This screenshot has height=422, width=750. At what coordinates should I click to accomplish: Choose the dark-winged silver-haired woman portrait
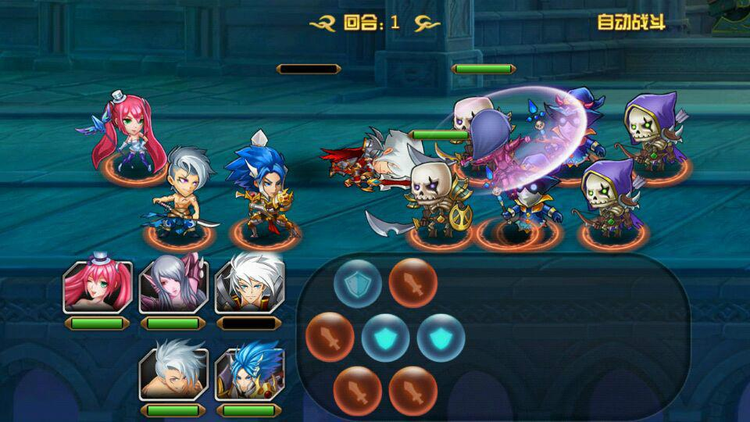[173, 286]
